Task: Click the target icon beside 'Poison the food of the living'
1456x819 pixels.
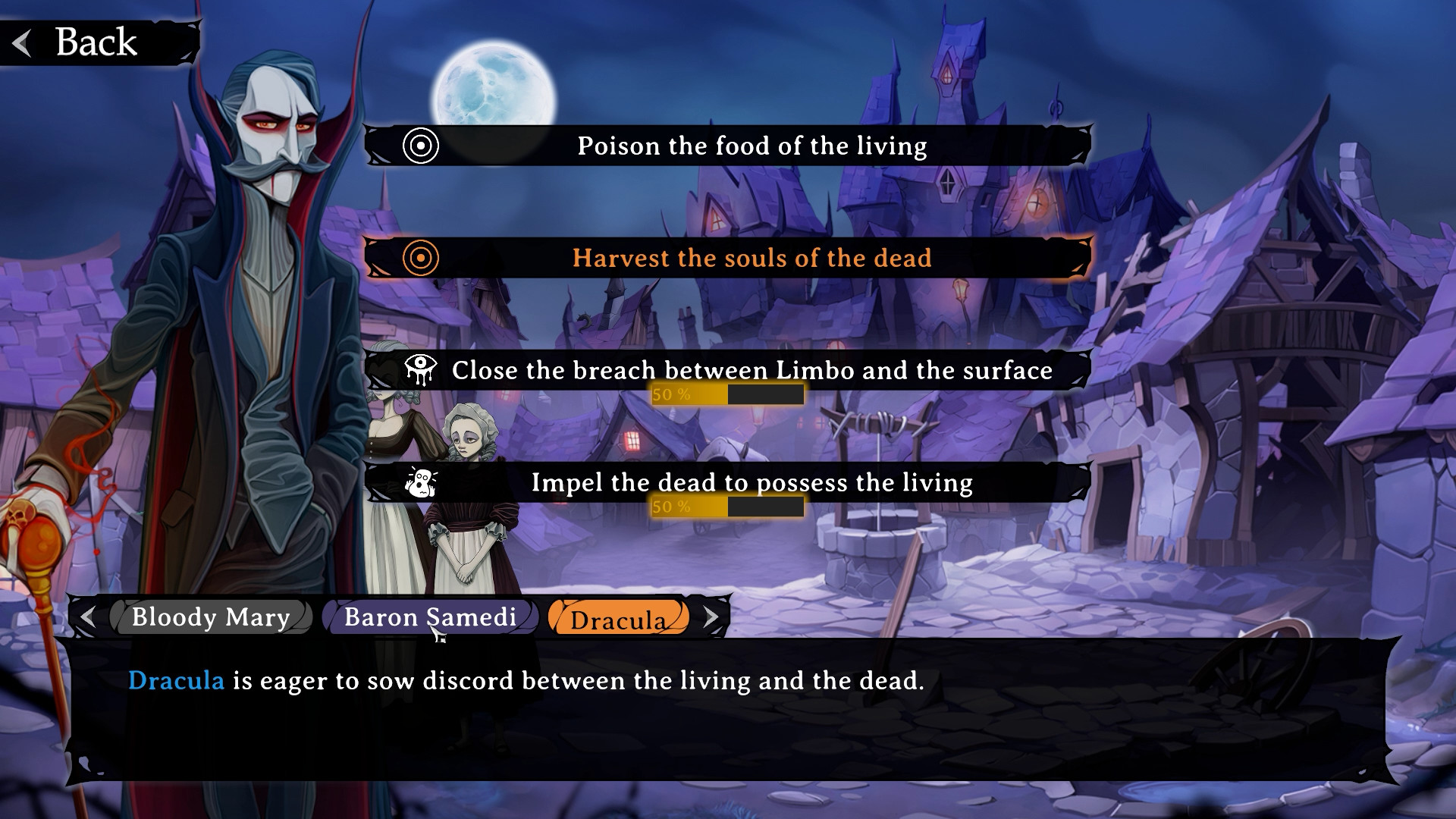Action: click(x=422, y=146)
